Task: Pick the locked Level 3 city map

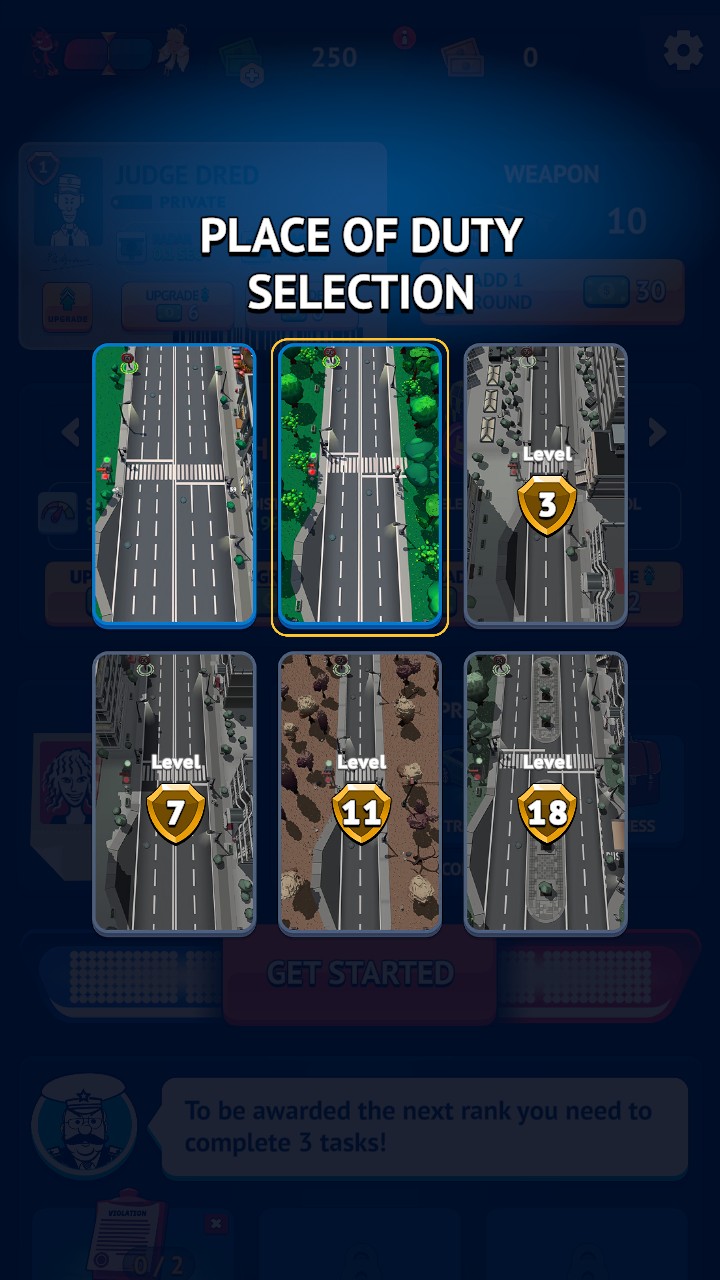Action: pyautogui.click(x=546, y=485)
